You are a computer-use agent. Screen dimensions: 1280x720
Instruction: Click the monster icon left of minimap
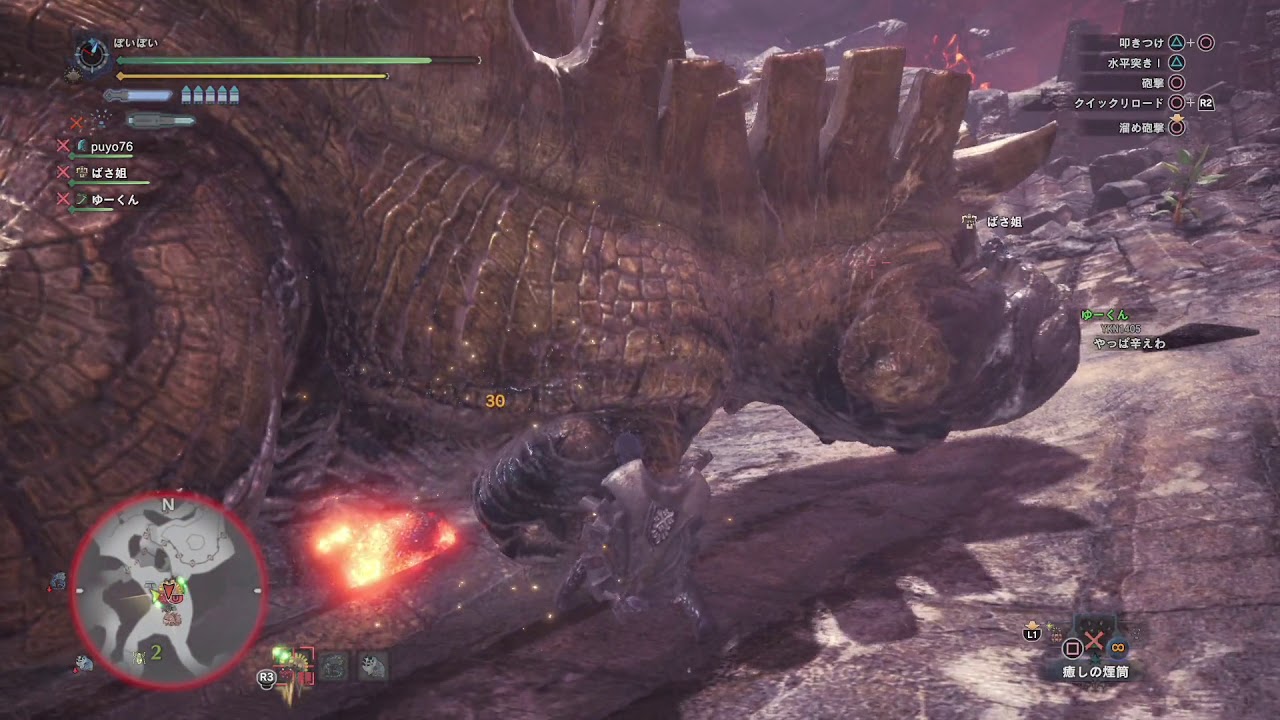click(x=57, y=581)
